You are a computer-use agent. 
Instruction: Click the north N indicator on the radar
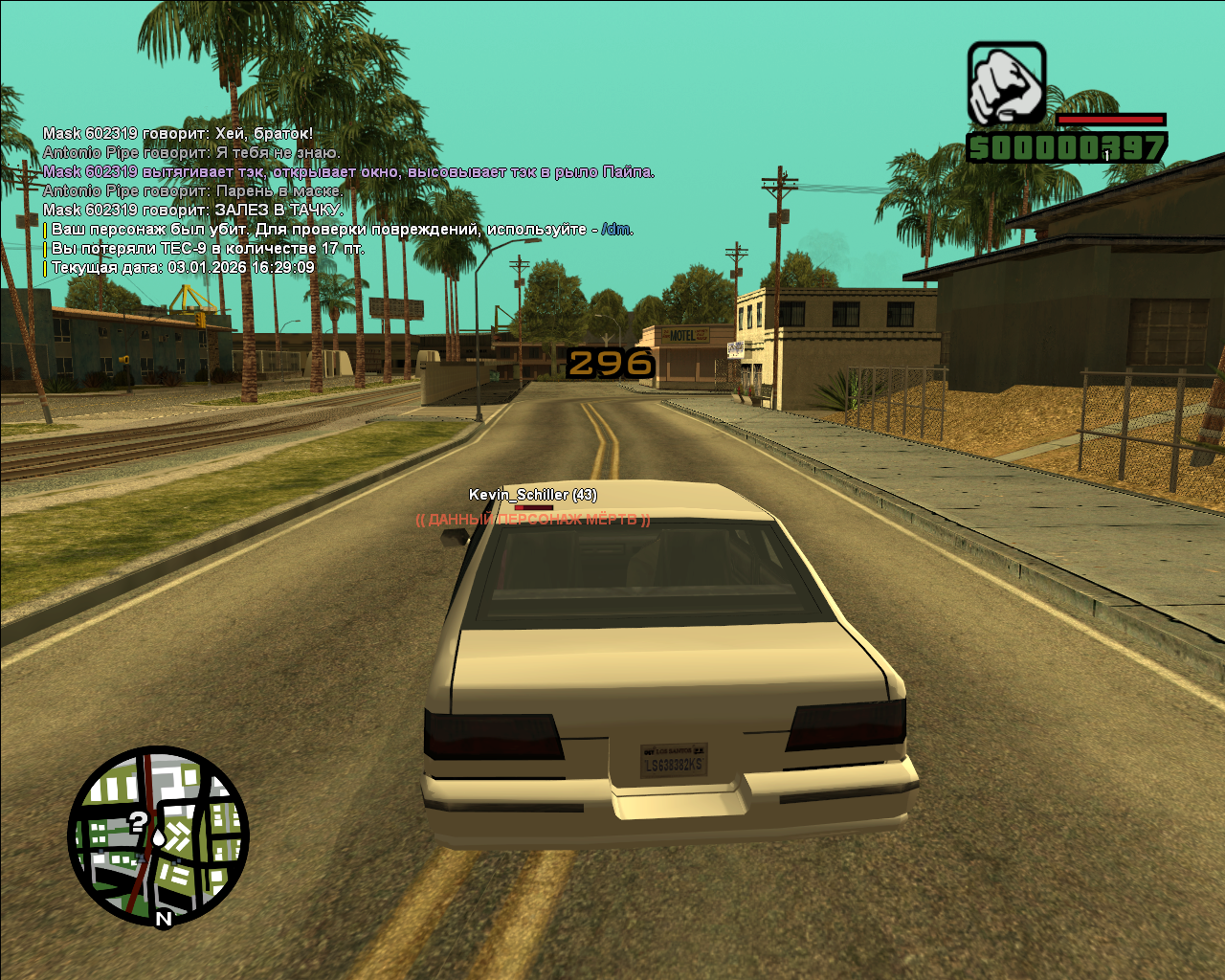164,919
